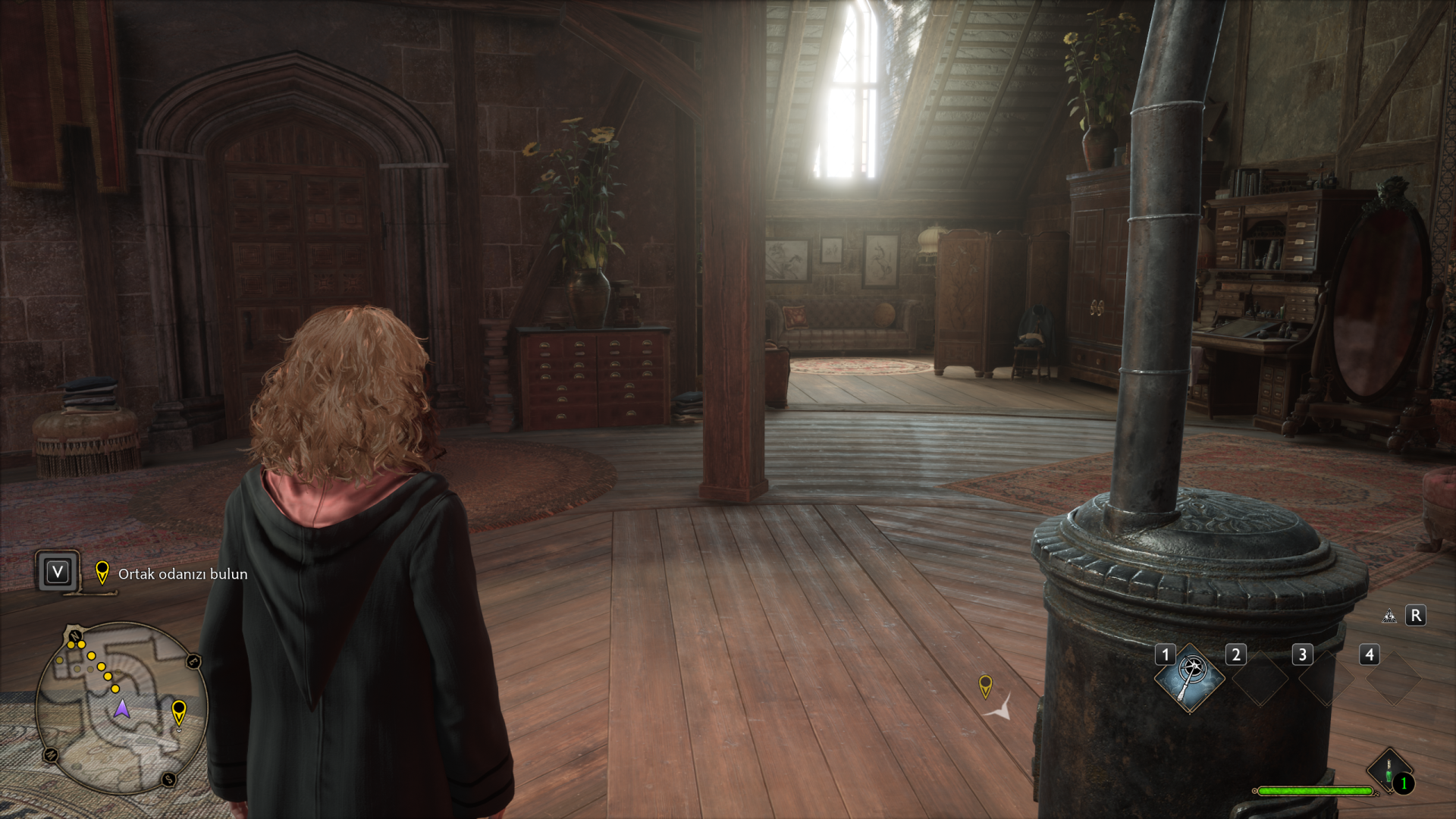
Task: Activate the wand spell in slot 1
Action: click(1189, 678)
